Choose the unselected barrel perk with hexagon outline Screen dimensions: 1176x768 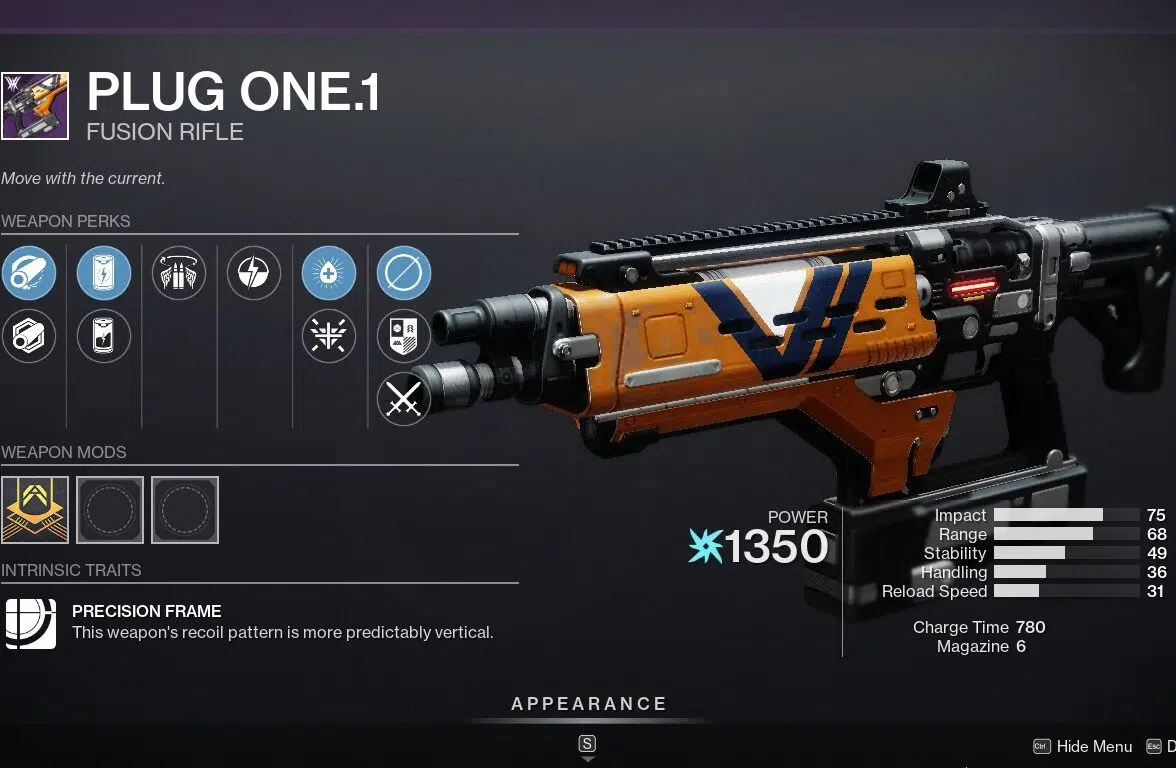[29, 336]
